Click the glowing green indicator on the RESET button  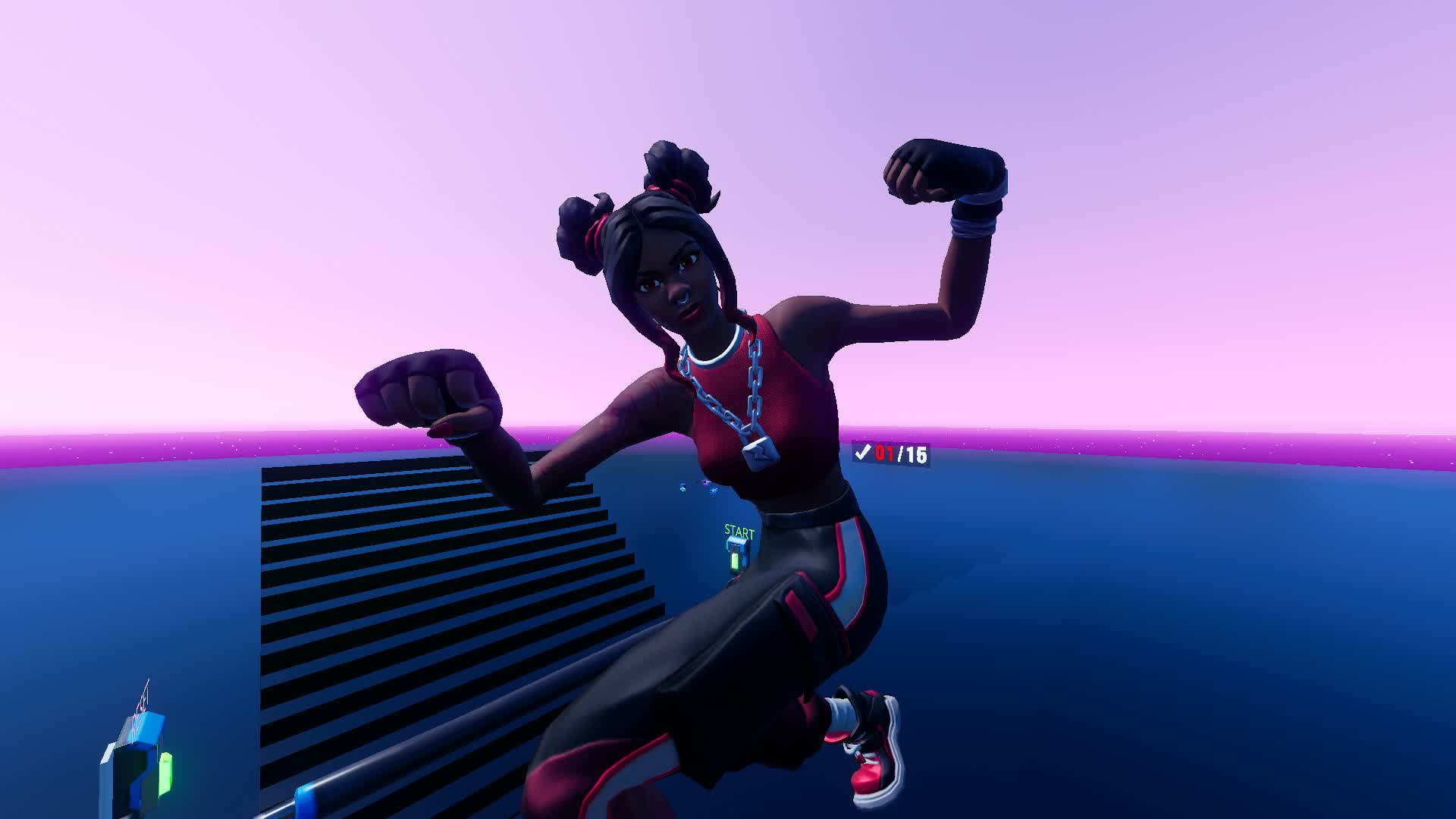tap(166, 772)
